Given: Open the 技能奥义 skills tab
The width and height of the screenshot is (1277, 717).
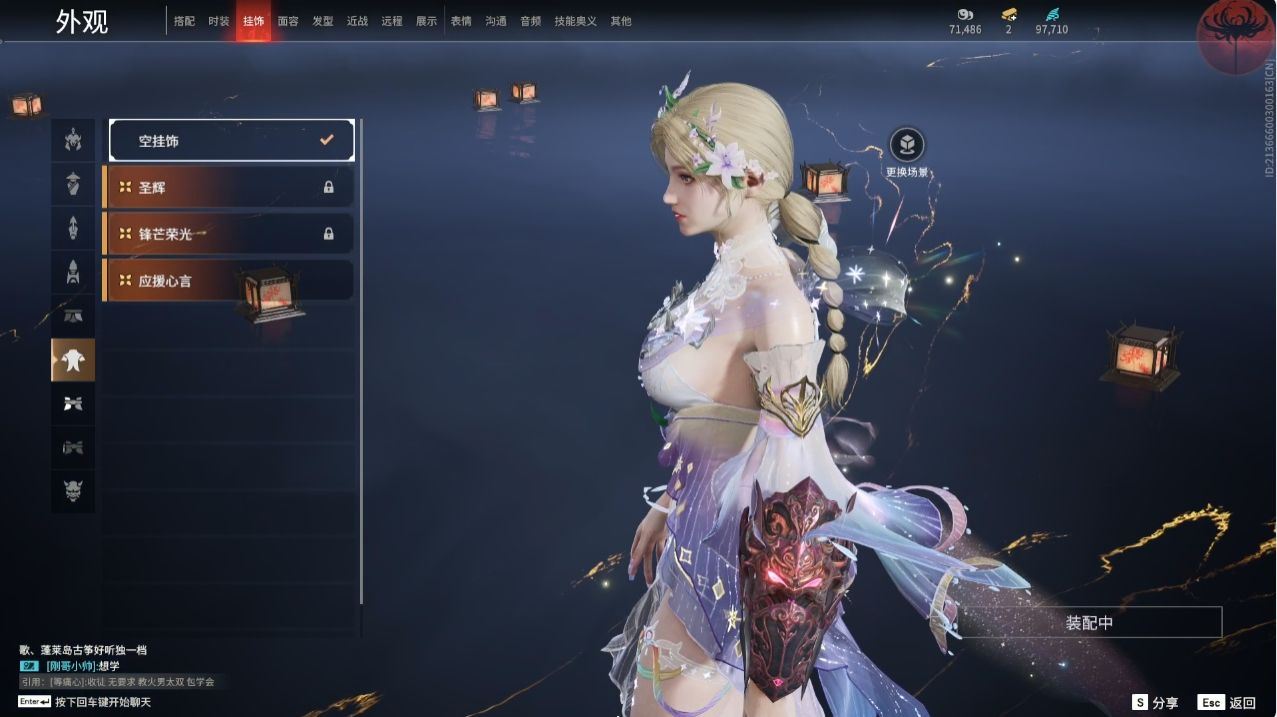Looking at the screenshot, I should pos(575,21).
